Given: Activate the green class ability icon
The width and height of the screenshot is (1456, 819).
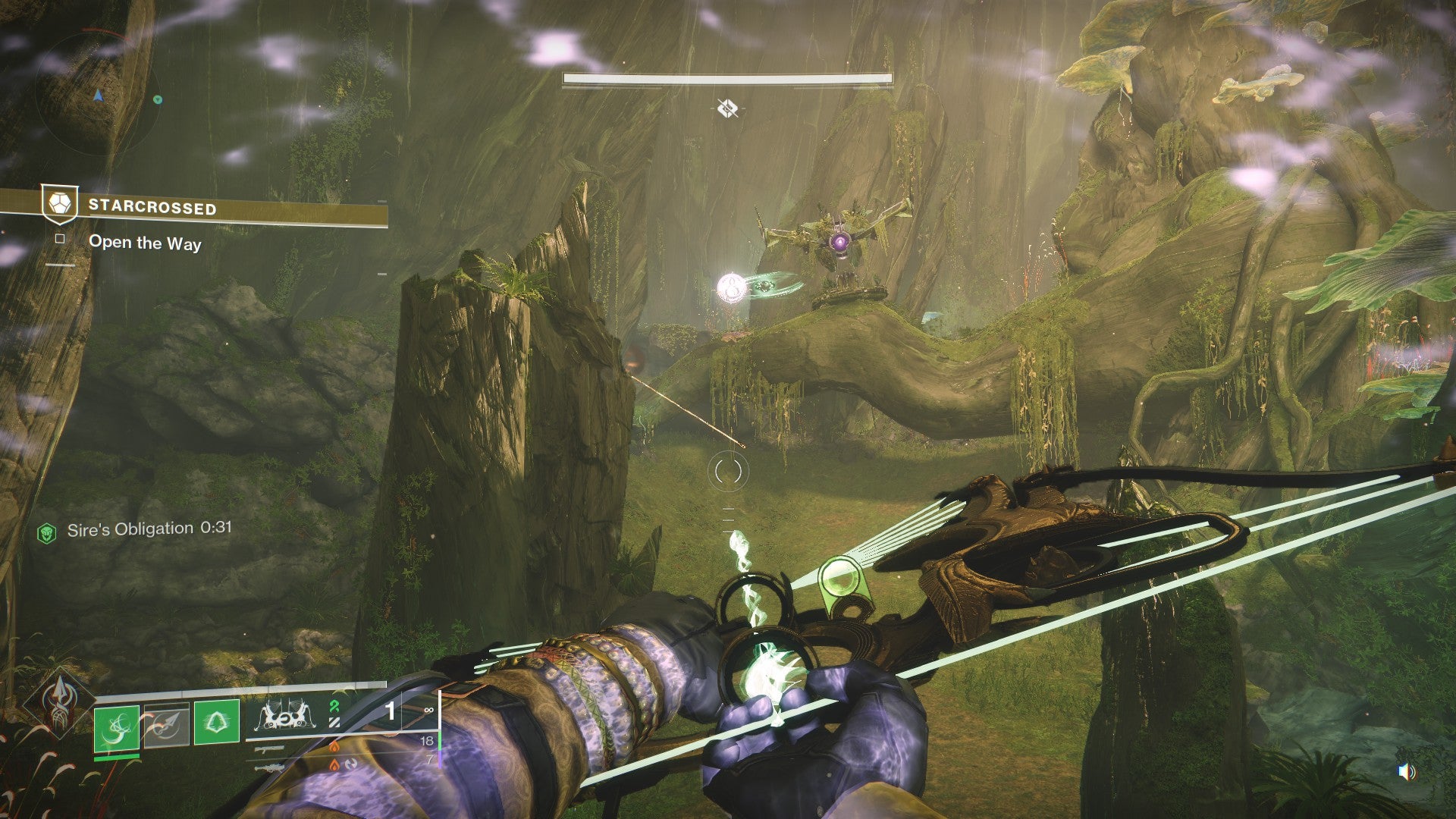Looking at the screenshot, I should [217, 721].
